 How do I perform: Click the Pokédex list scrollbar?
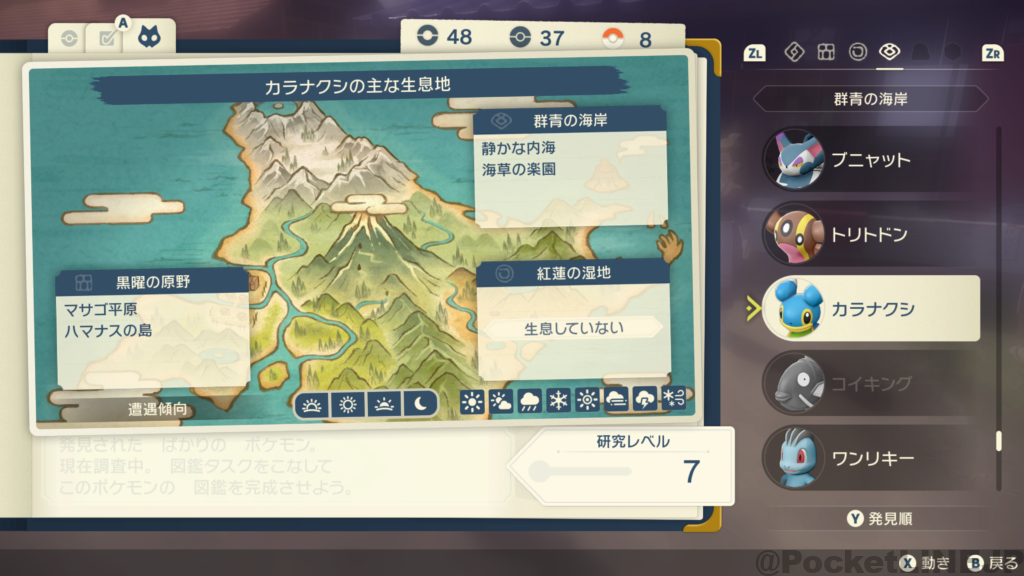click(997, 441)
